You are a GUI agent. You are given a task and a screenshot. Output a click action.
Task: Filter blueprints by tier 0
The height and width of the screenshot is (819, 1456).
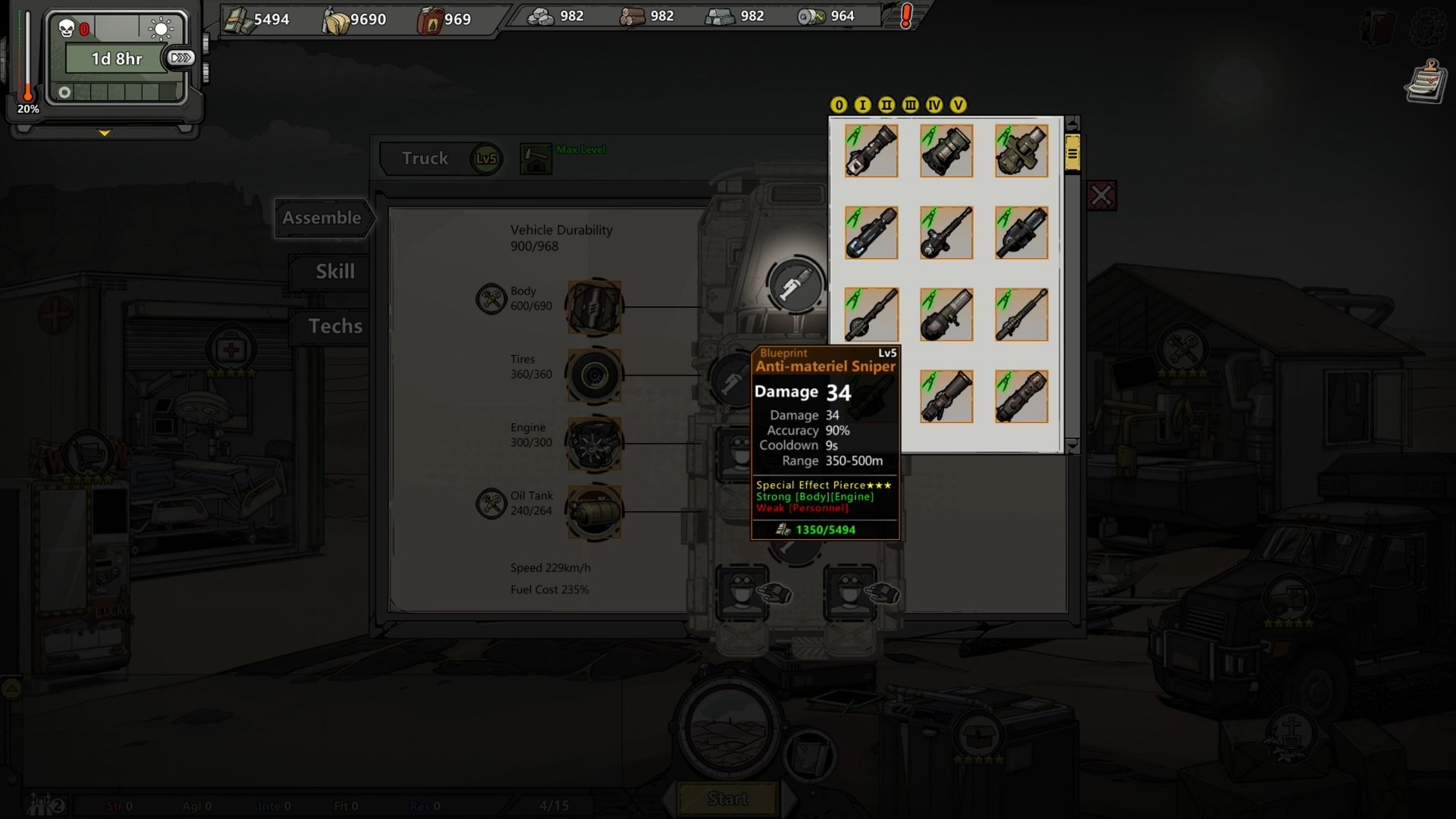(839, 105)
